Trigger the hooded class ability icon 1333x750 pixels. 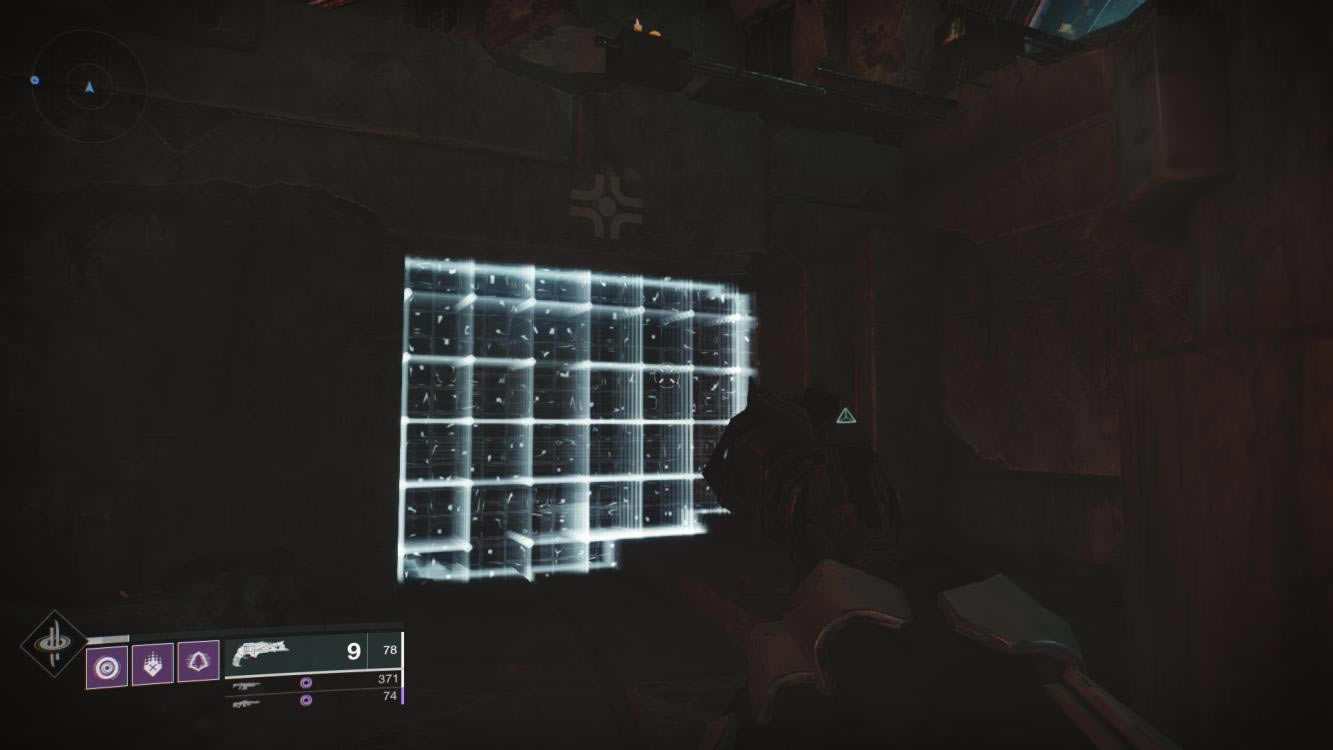pos(198,662)
